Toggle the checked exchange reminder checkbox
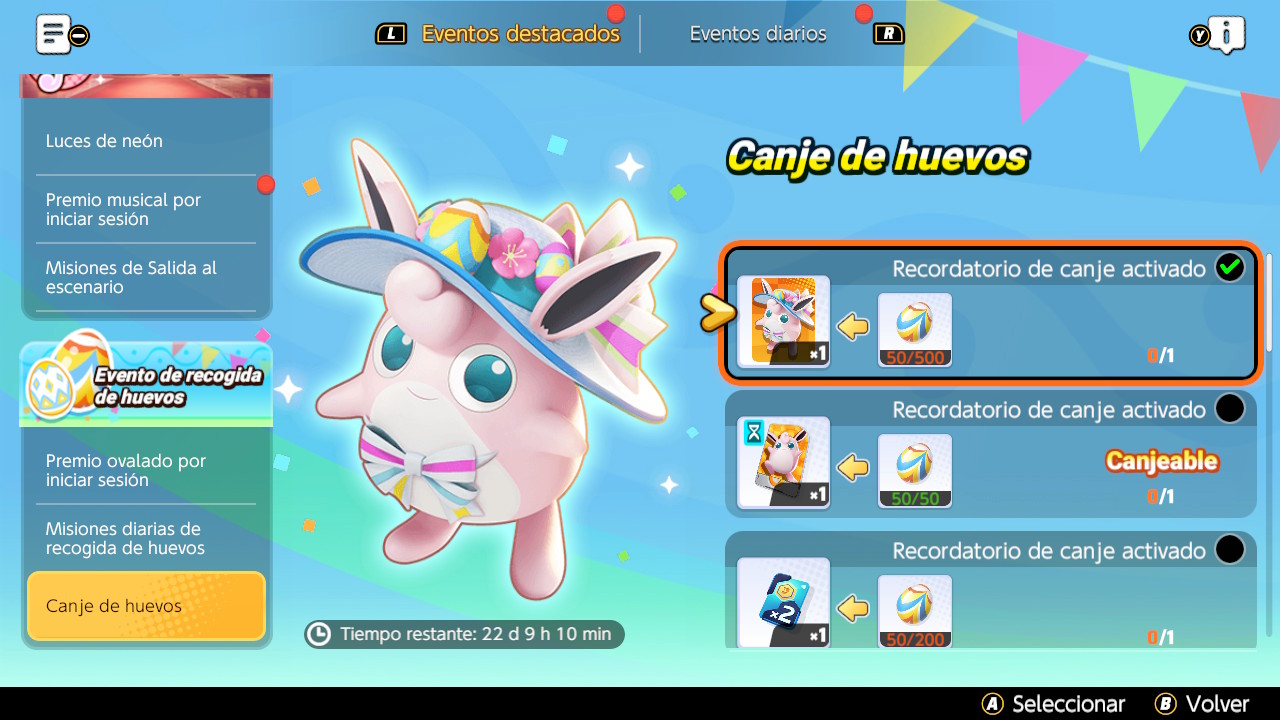 coord(1229,268)
